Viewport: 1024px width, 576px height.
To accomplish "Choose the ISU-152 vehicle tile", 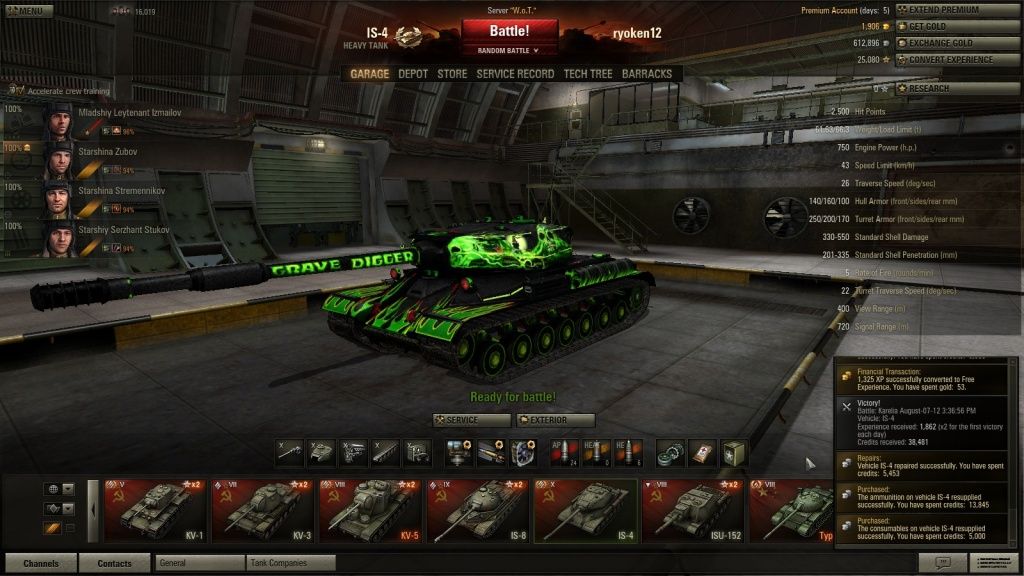I will (x=691, y=509).
